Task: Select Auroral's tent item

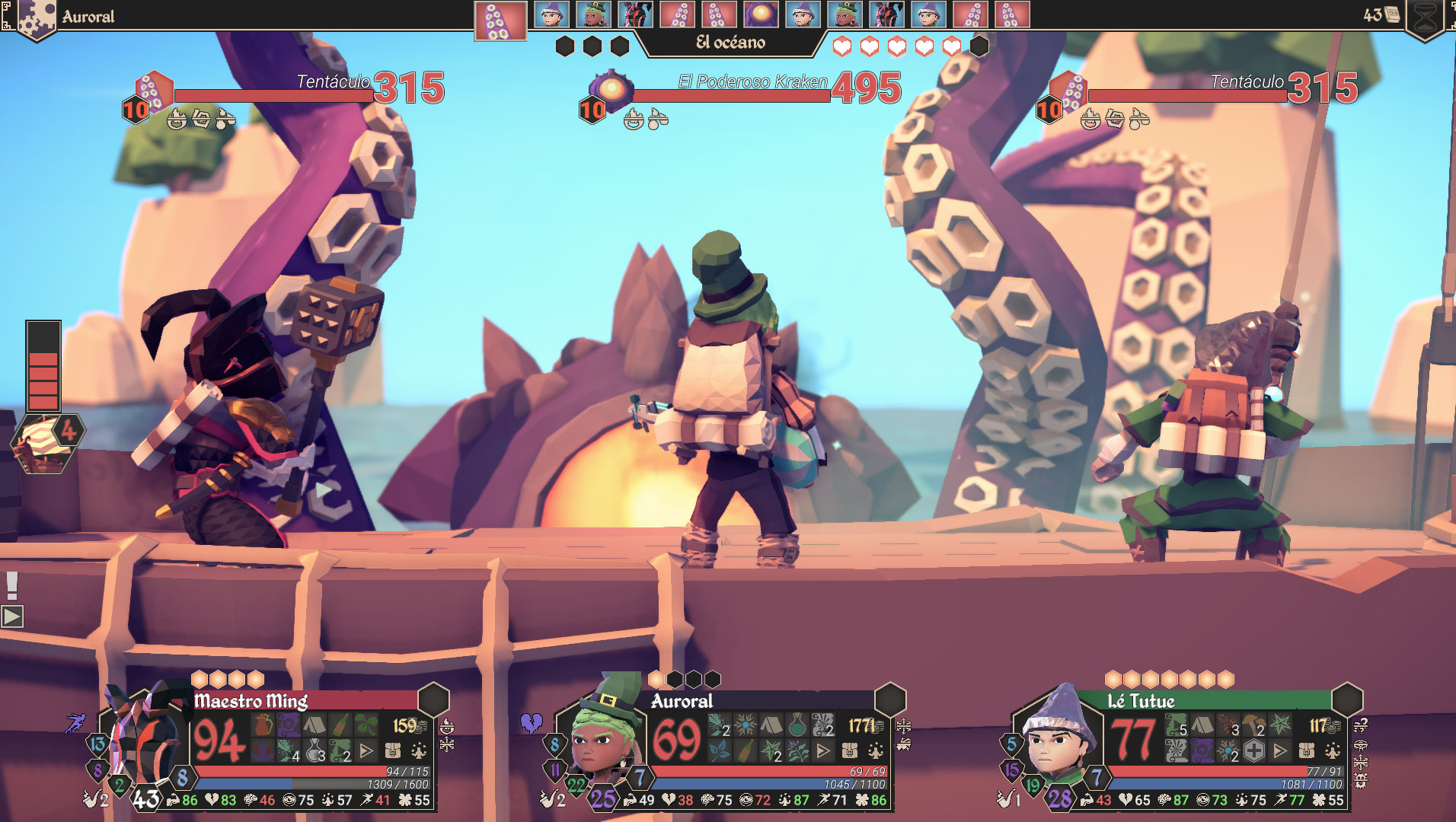Action: pyautogui.click(x=771, y=725)
